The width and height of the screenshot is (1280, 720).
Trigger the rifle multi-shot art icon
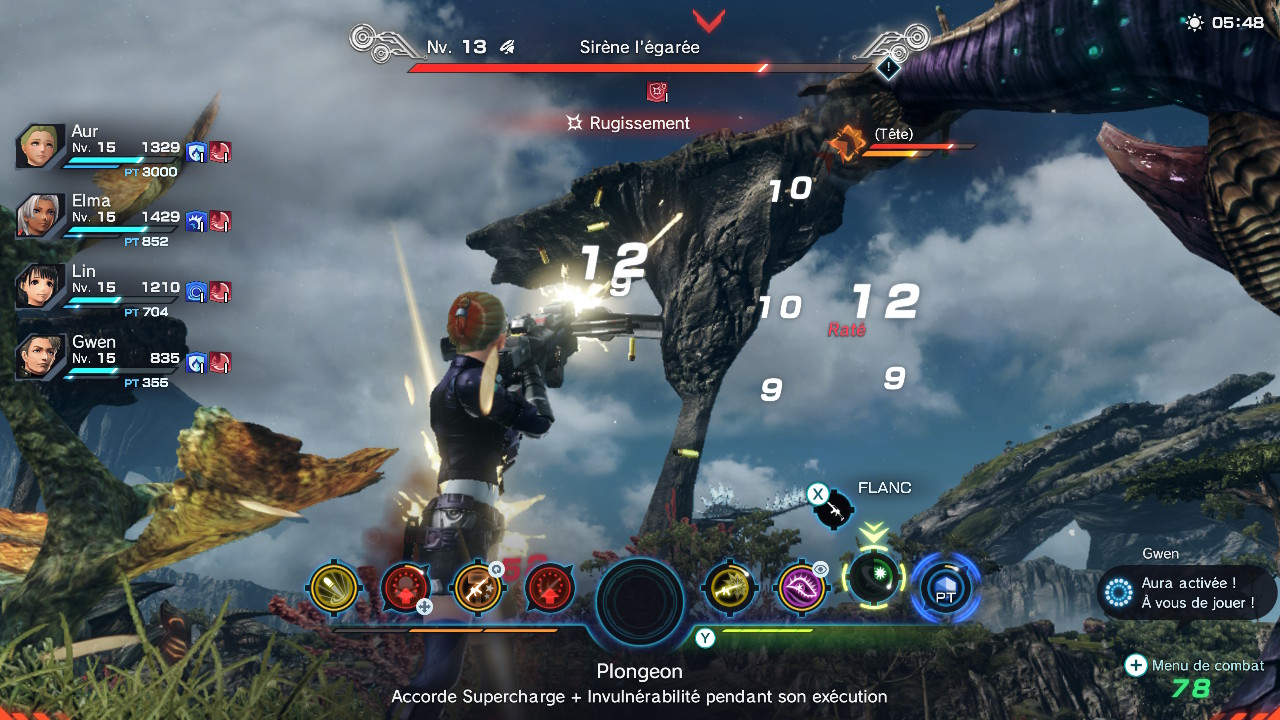coord(478,589)
